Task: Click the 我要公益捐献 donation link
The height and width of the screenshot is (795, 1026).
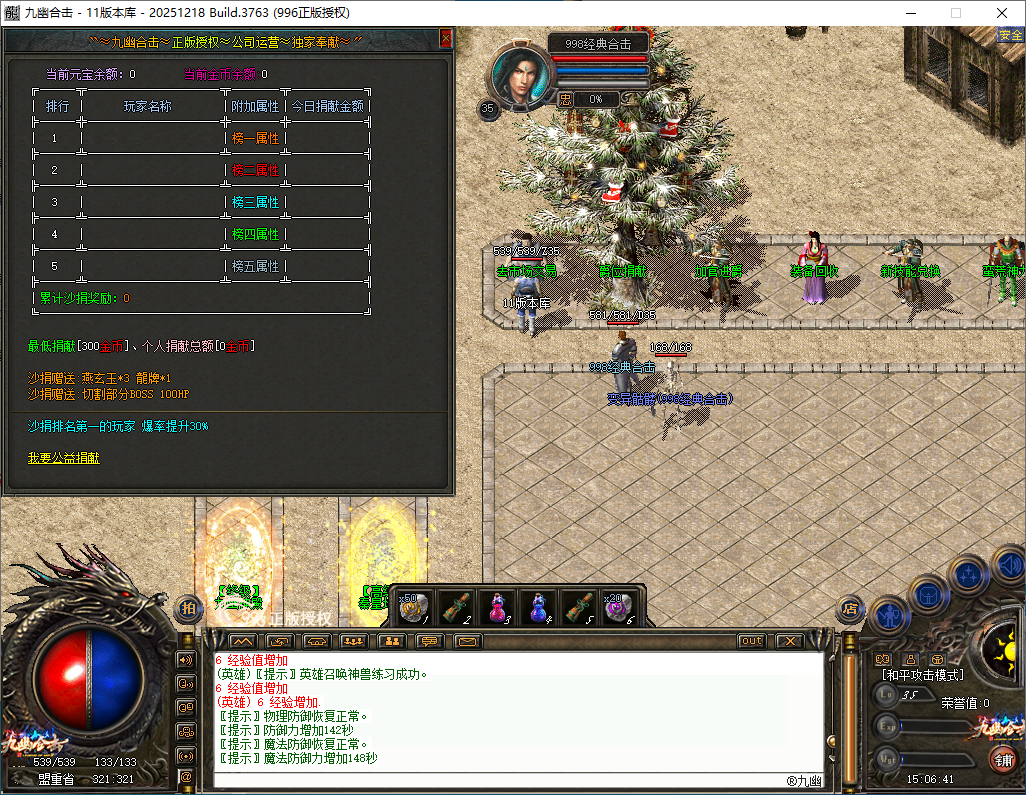Action: tap(64, 458)
